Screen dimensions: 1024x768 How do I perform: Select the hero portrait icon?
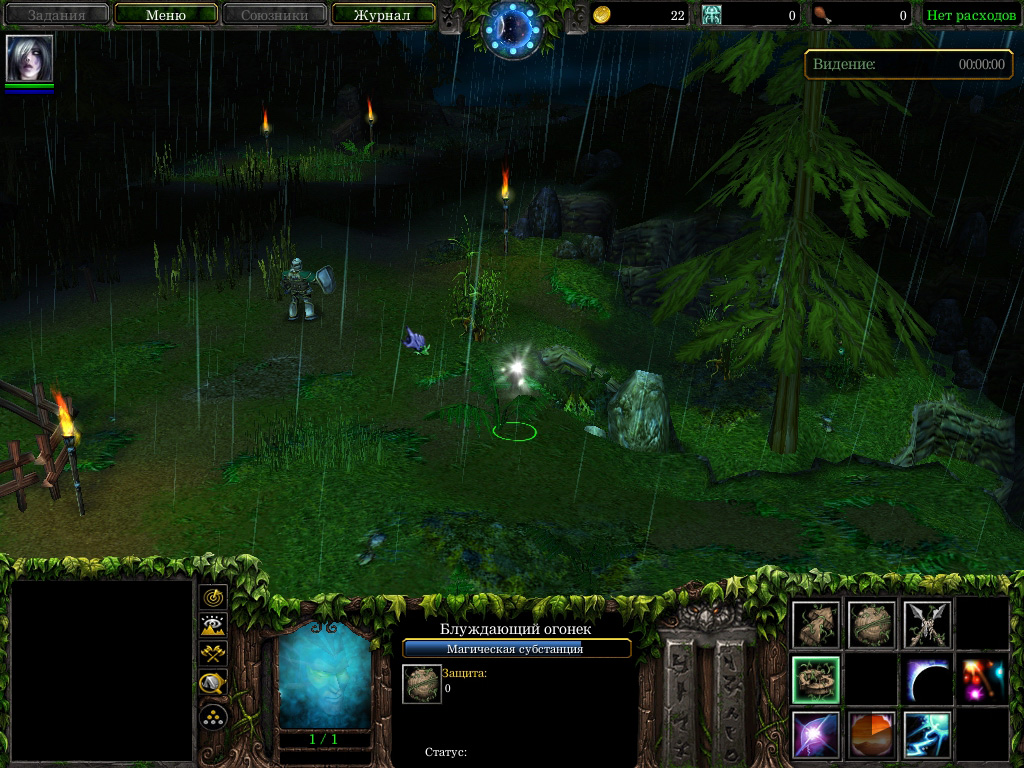pos(29,59)
